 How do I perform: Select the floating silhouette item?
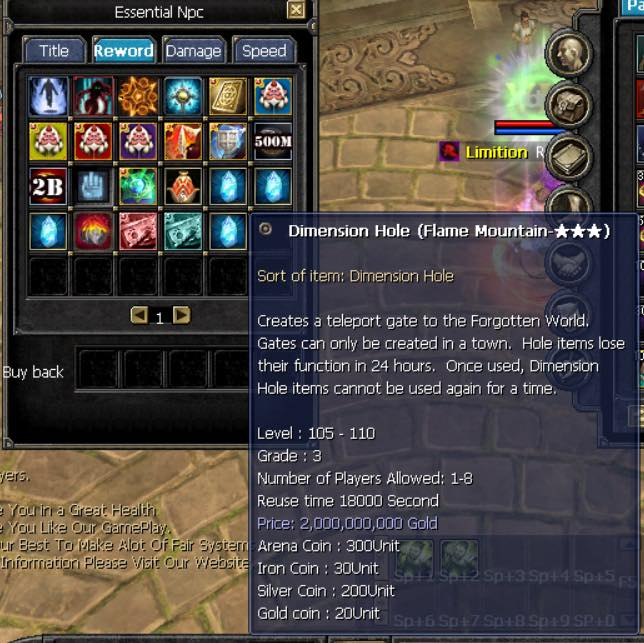pos(48,96)
